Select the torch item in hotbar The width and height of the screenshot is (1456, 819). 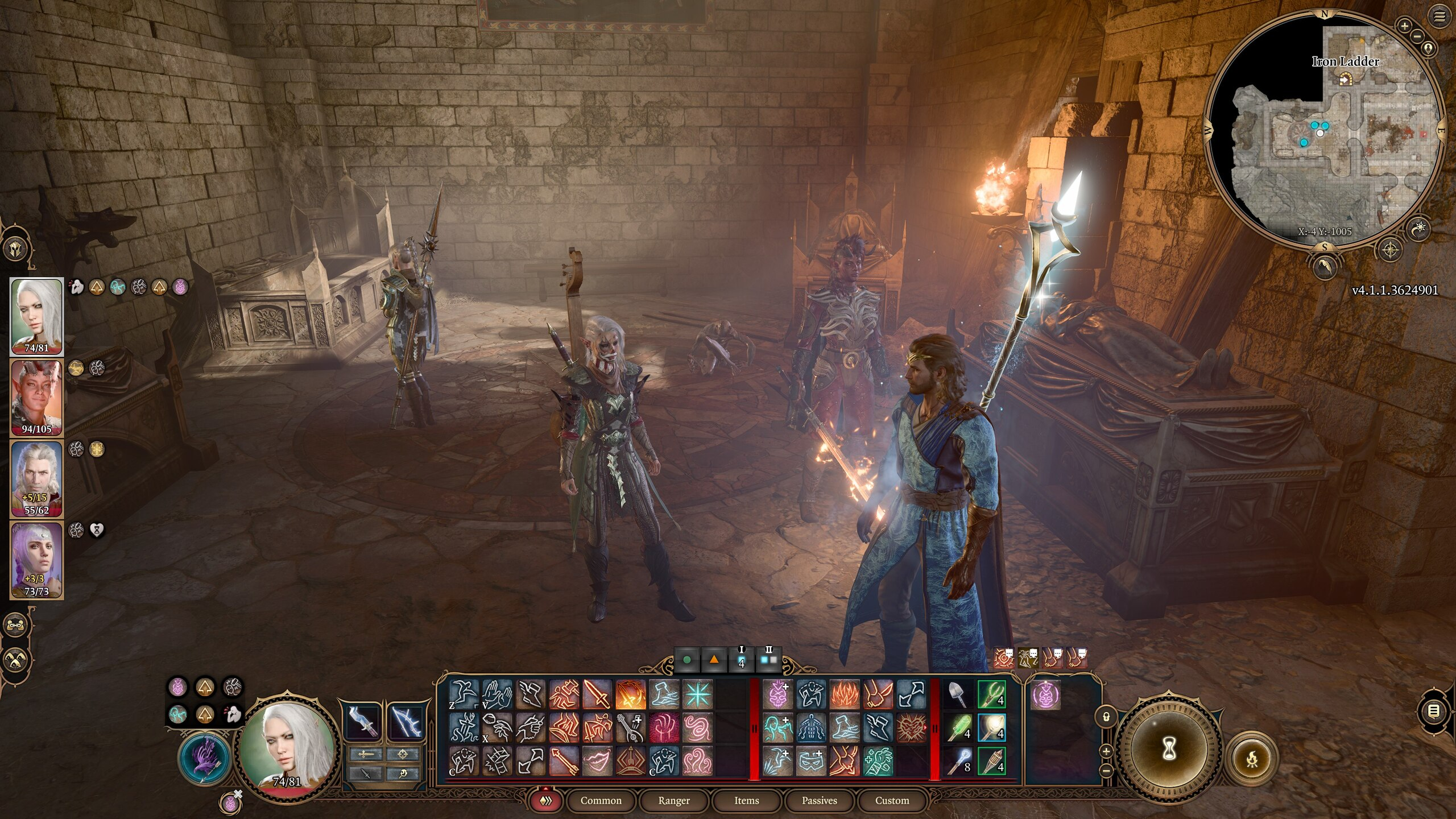coord(991,762)
